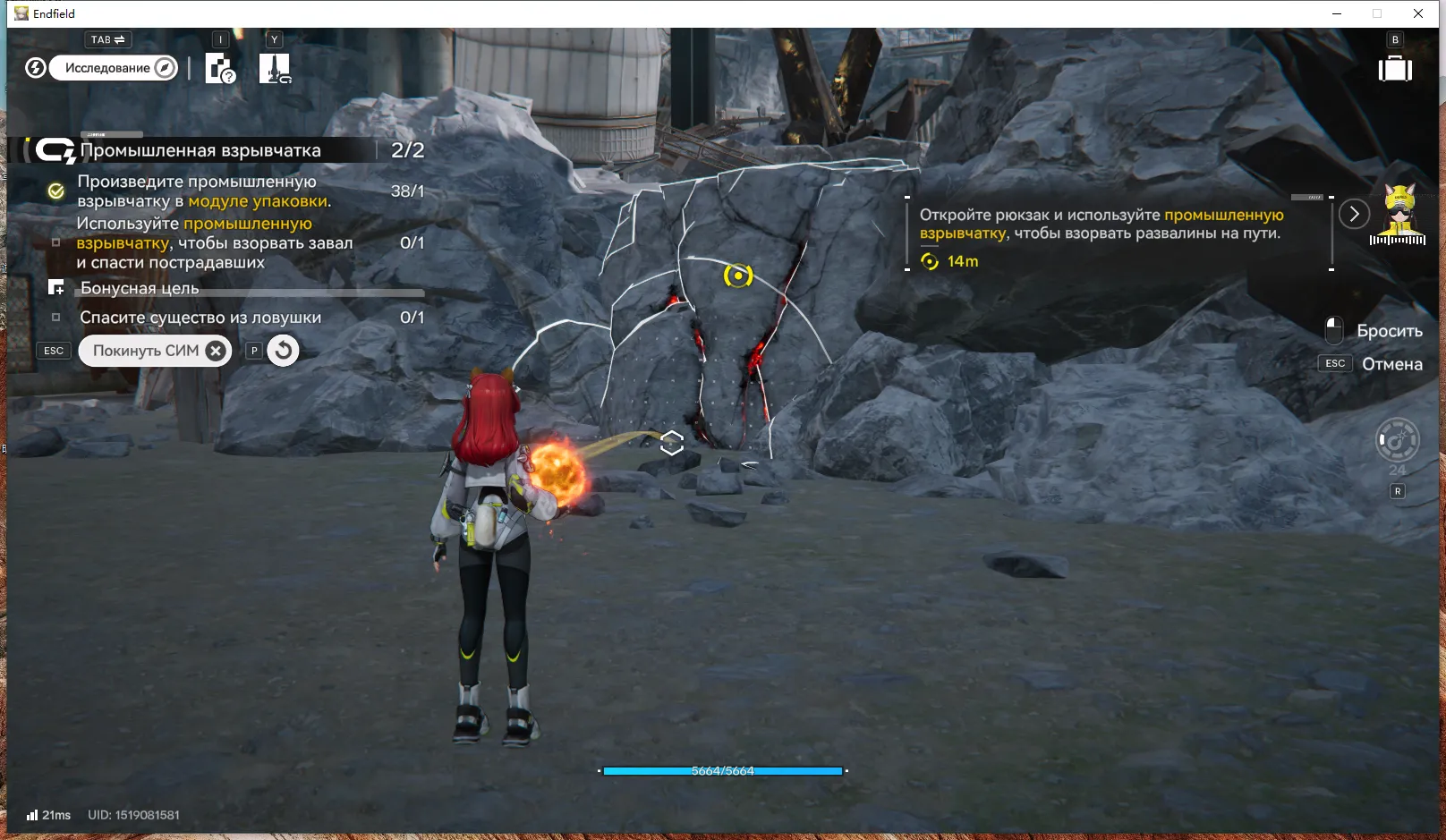Open the tower device icon
This screenshot has width=1446, height=840.
(x=275, y=68)
